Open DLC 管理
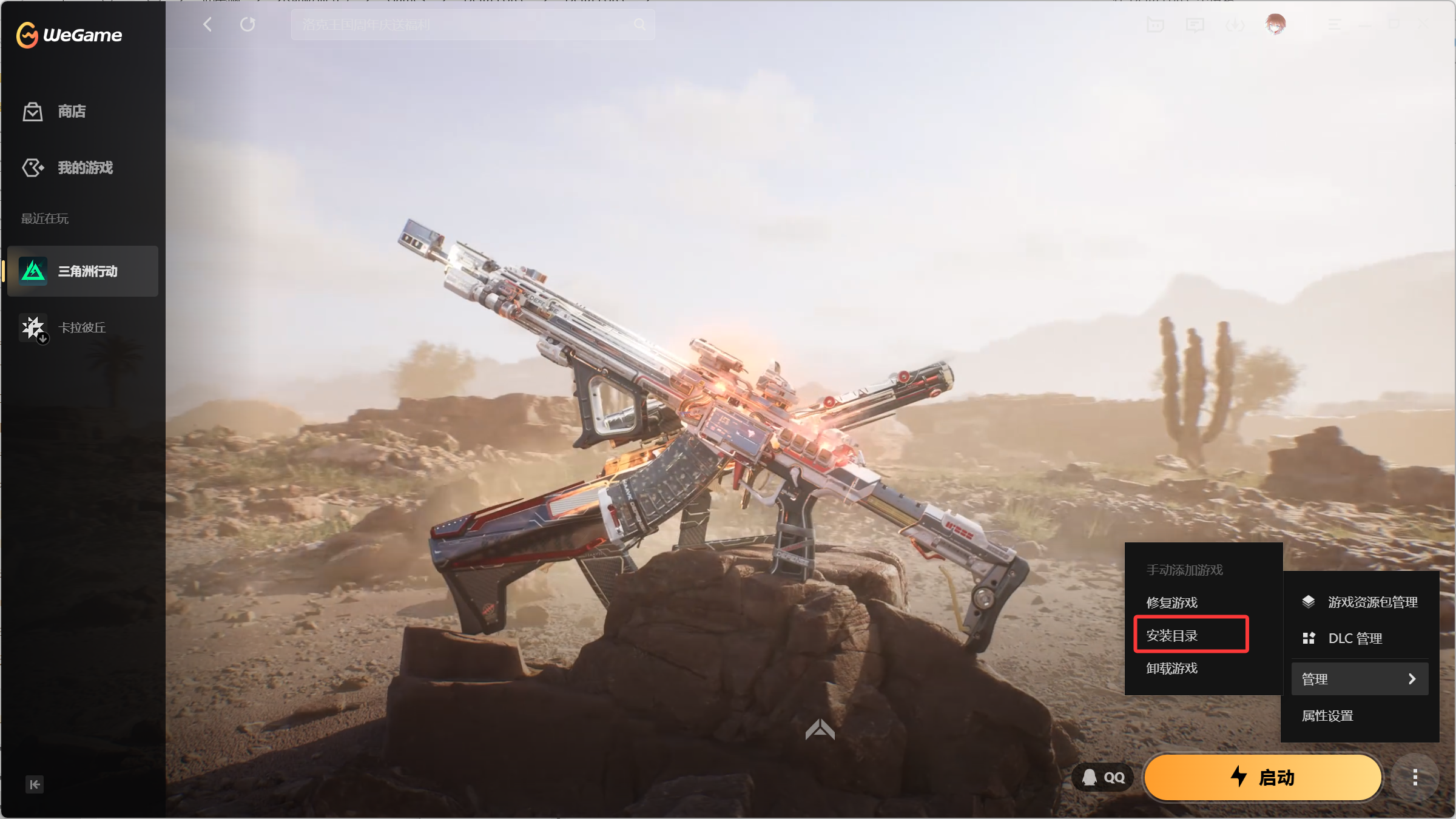Viewport: 1456px width, 819px height. pos(1355,638)
